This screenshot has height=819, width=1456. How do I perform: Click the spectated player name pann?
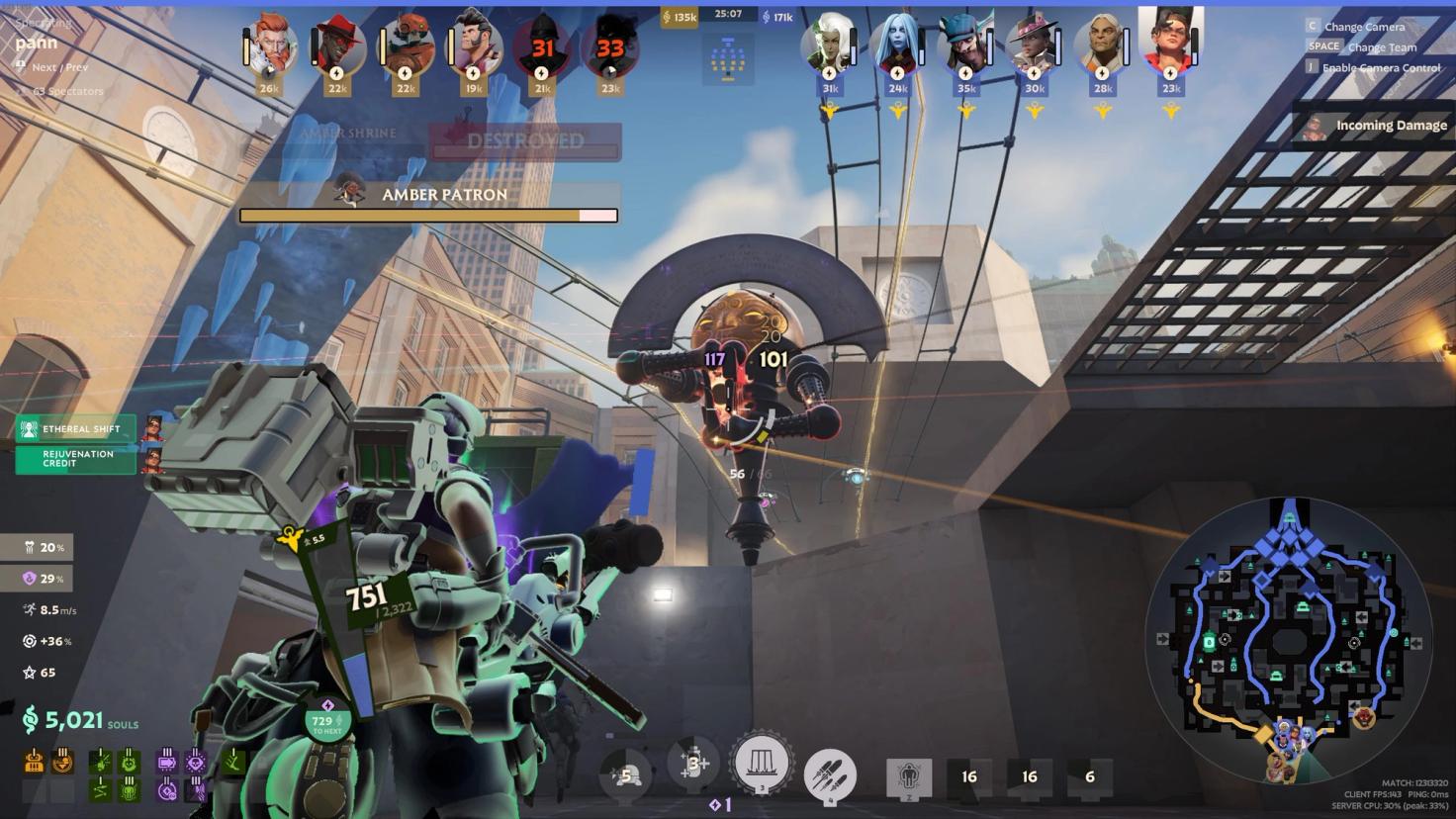pyautogui.click(x=34, y=42)
